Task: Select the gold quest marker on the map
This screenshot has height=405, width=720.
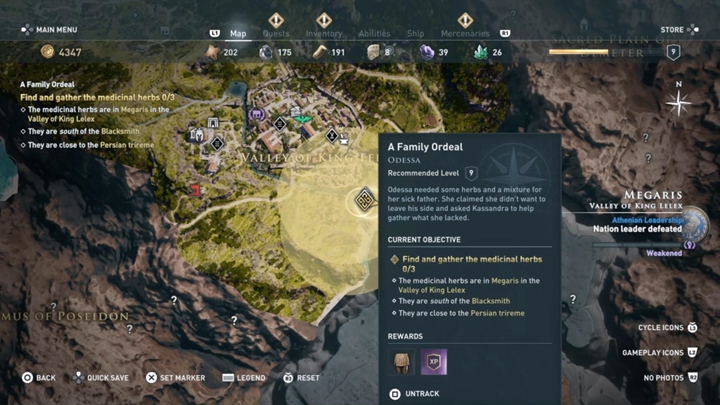Action: pyautogui.click(x=365, y=201)
